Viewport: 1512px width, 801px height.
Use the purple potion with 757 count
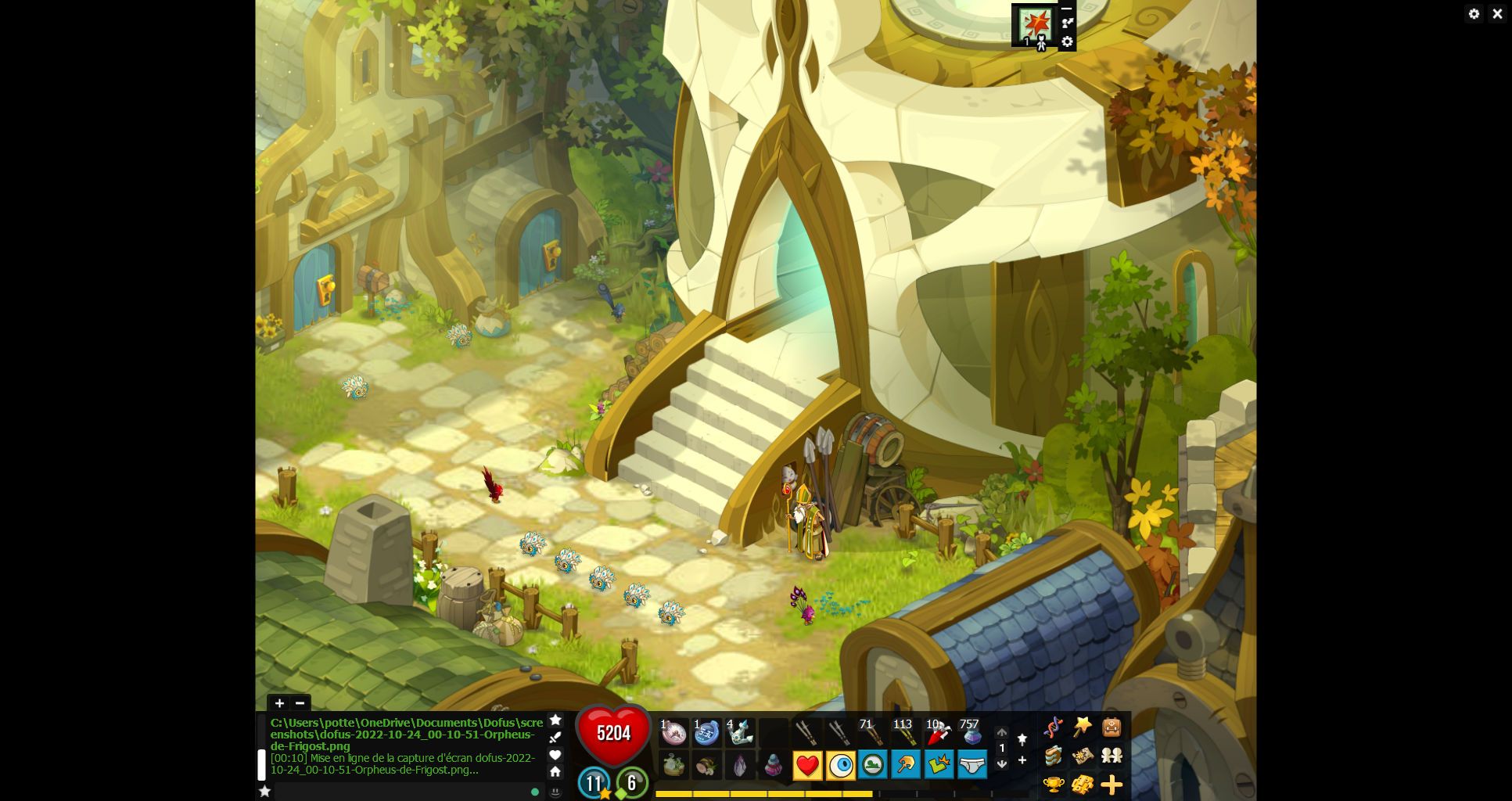pyautogui.click(x=971, y=733)
